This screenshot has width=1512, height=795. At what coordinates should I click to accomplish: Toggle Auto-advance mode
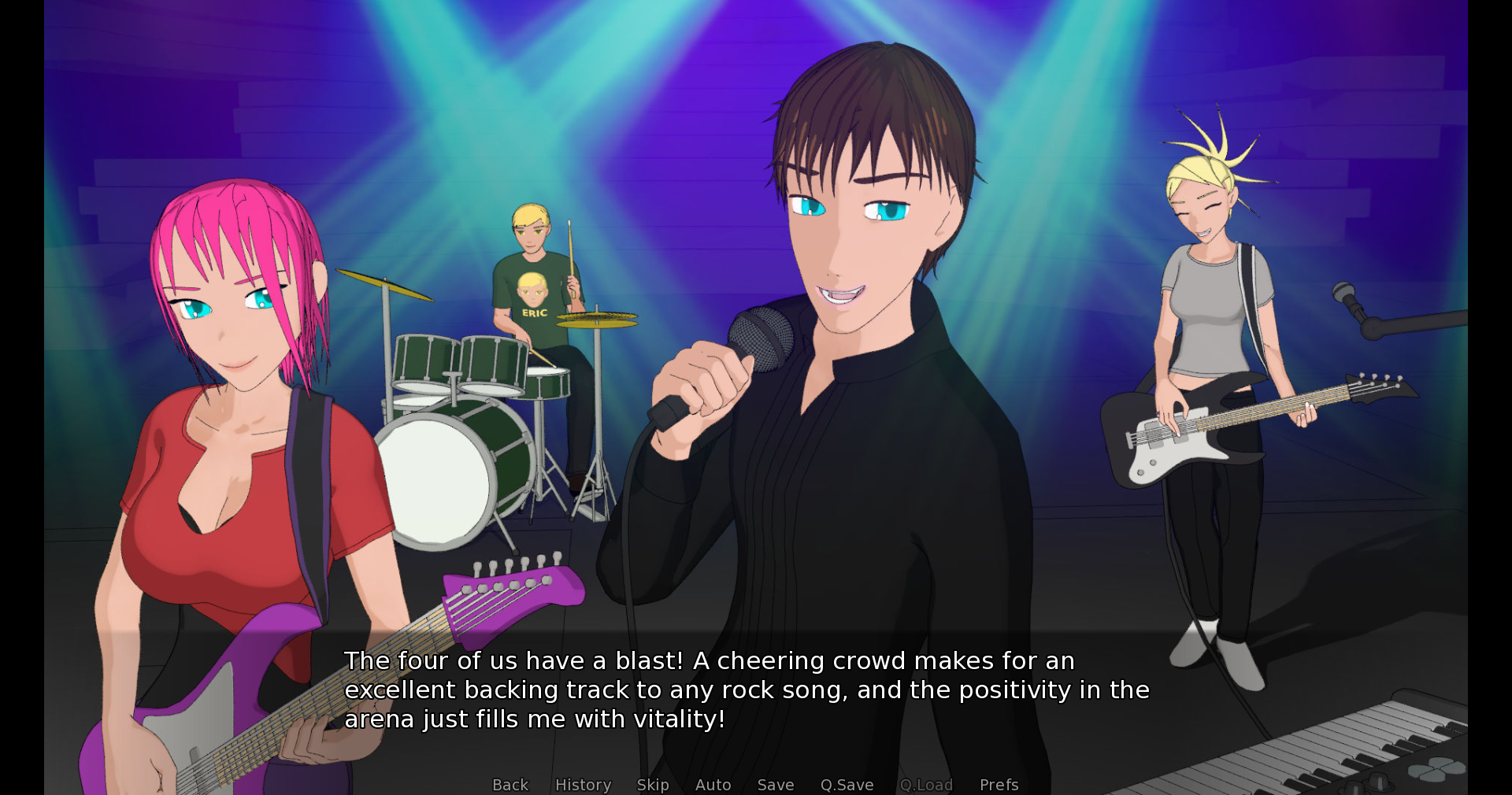[x=713, y=785]
